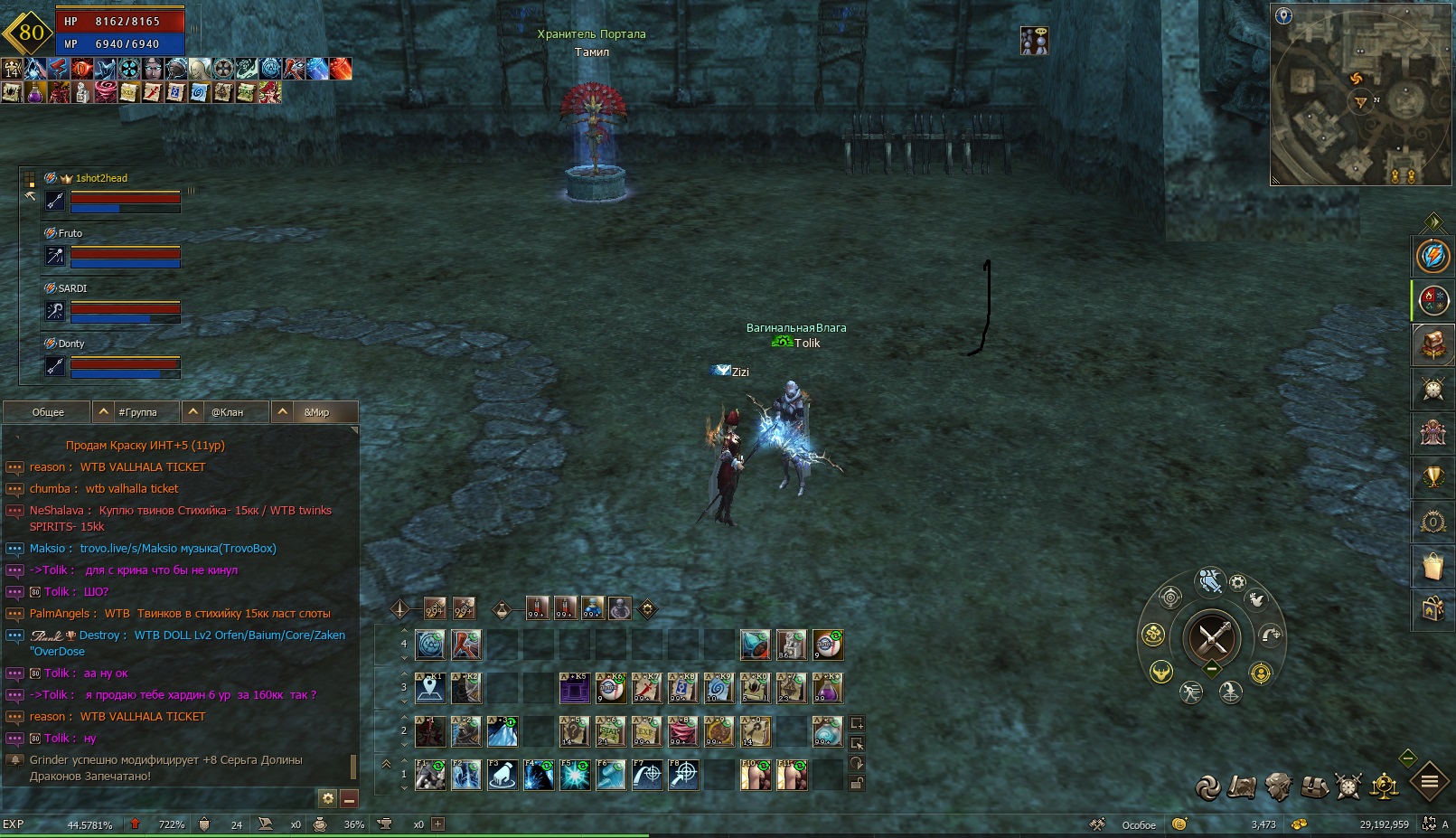Switch to the Общее chat tab
1456x838 pixels.
click(48, 412)
